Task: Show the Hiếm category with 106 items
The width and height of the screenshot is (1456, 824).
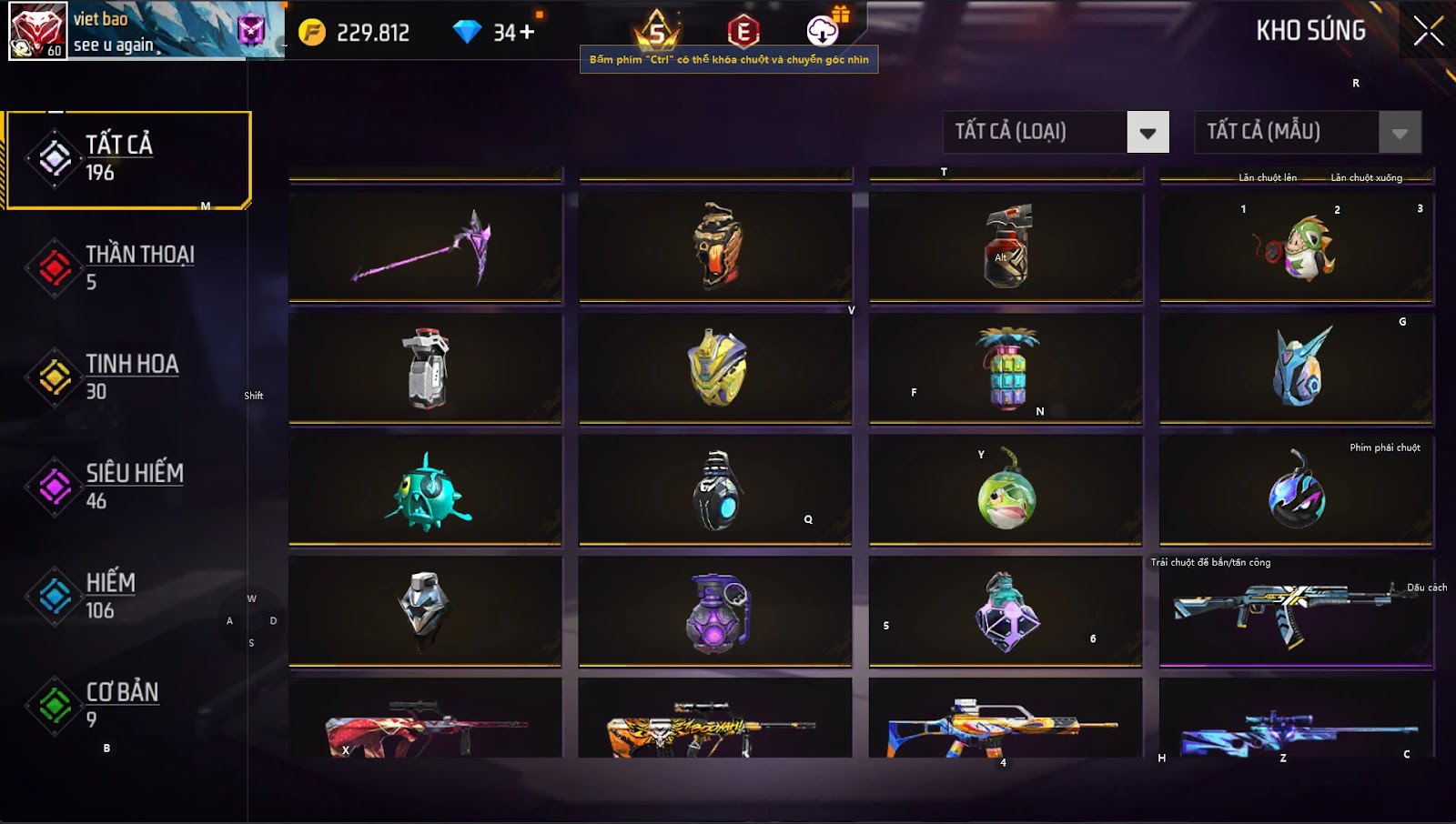Action: pos(127,596)
